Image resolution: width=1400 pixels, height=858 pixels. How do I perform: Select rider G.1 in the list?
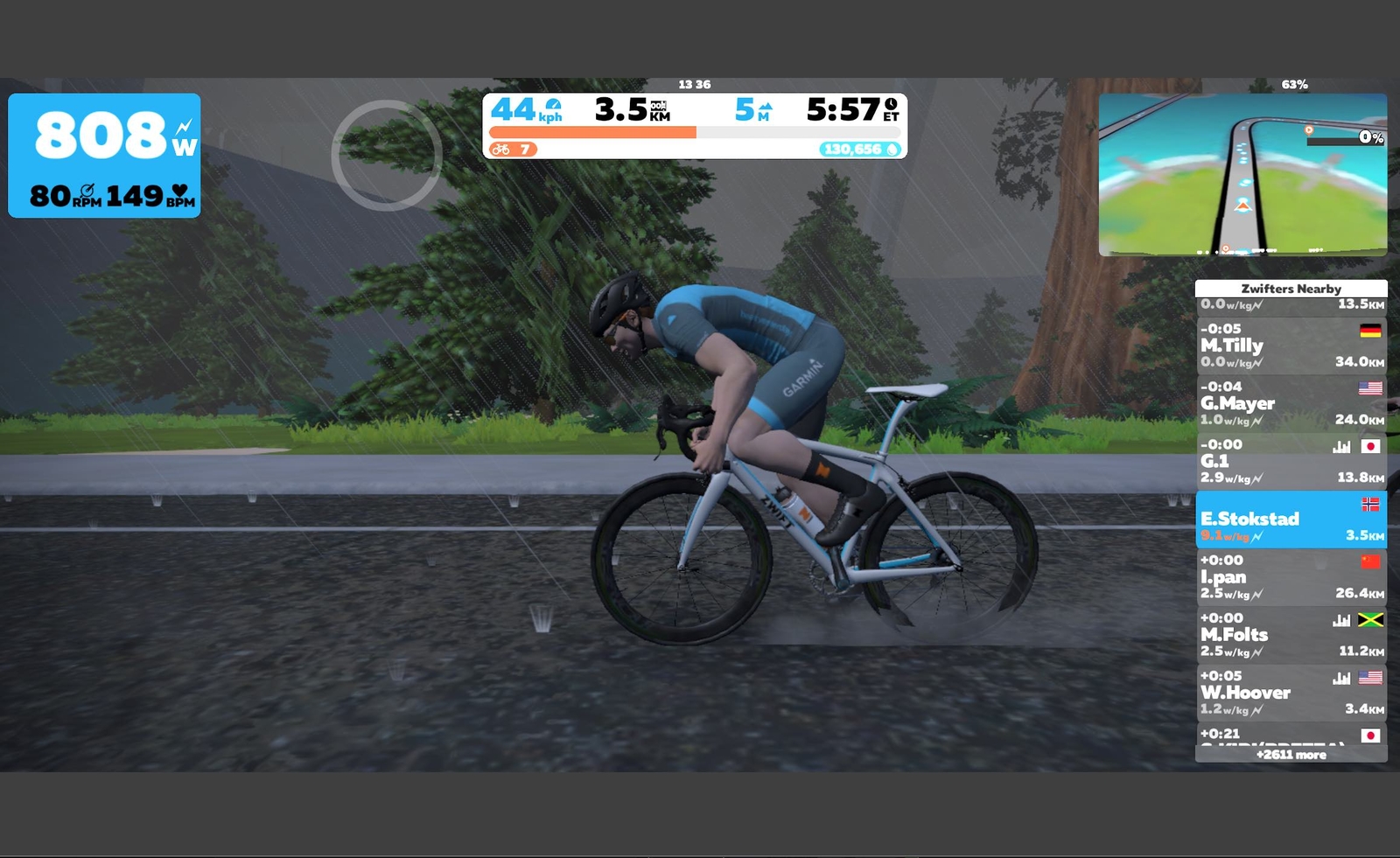pos(1291,461)
